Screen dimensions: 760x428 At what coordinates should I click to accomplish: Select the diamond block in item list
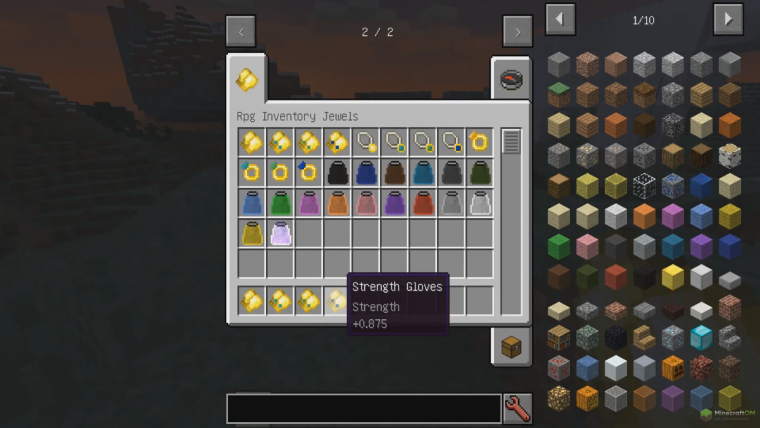click(702, 337)
